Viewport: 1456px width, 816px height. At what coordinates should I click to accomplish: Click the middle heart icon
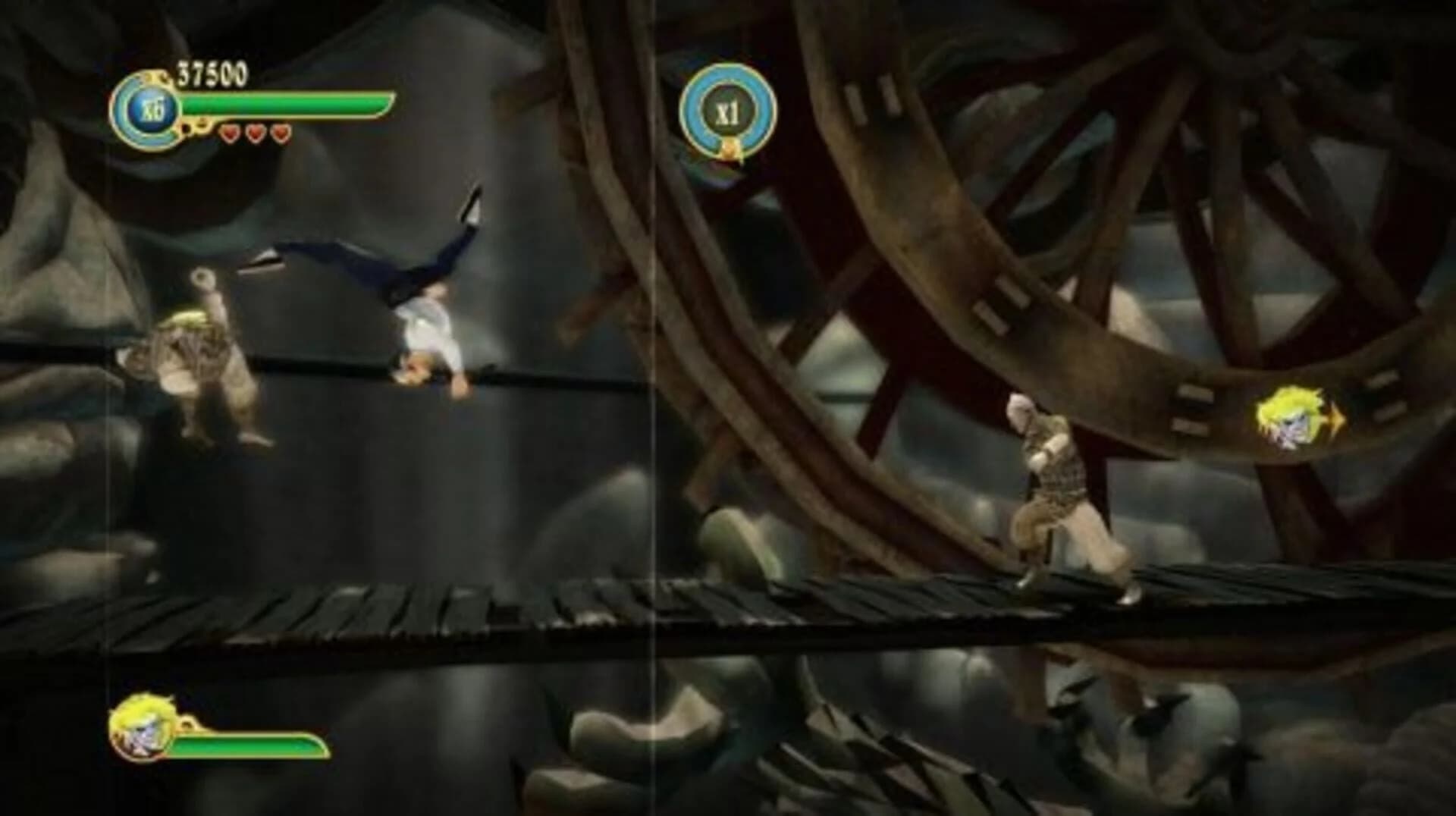(254, 135)
